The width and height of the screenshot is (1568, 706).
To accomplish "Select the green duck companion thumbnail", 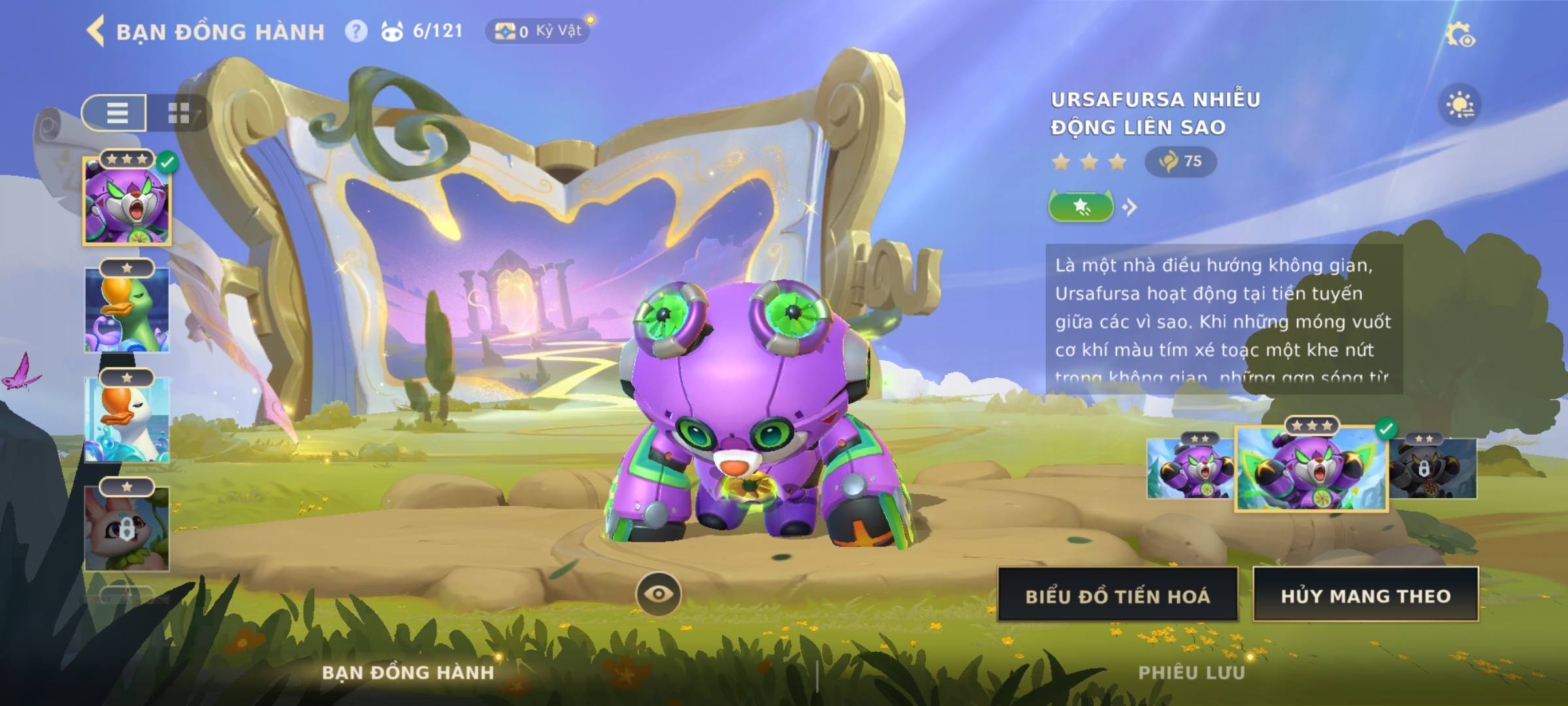I will [127, 311].
